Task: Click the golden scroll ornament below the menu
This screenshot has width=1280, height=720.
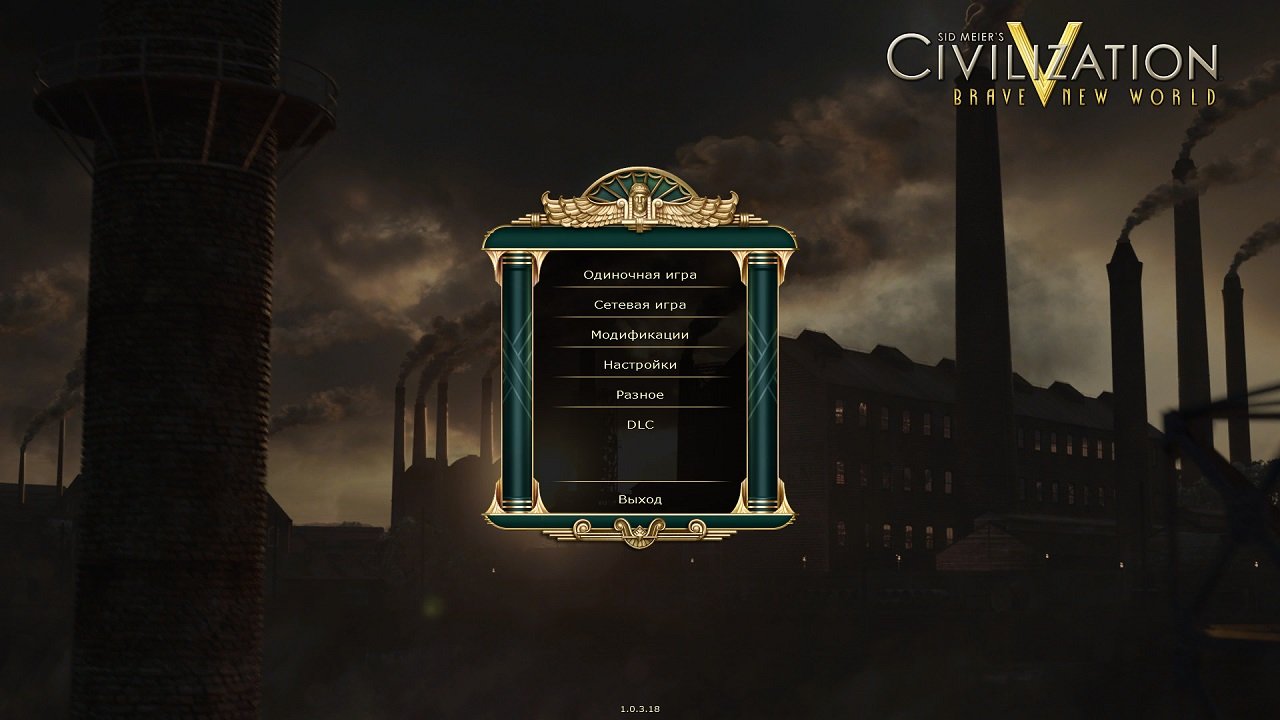Action: click(640, 530)
